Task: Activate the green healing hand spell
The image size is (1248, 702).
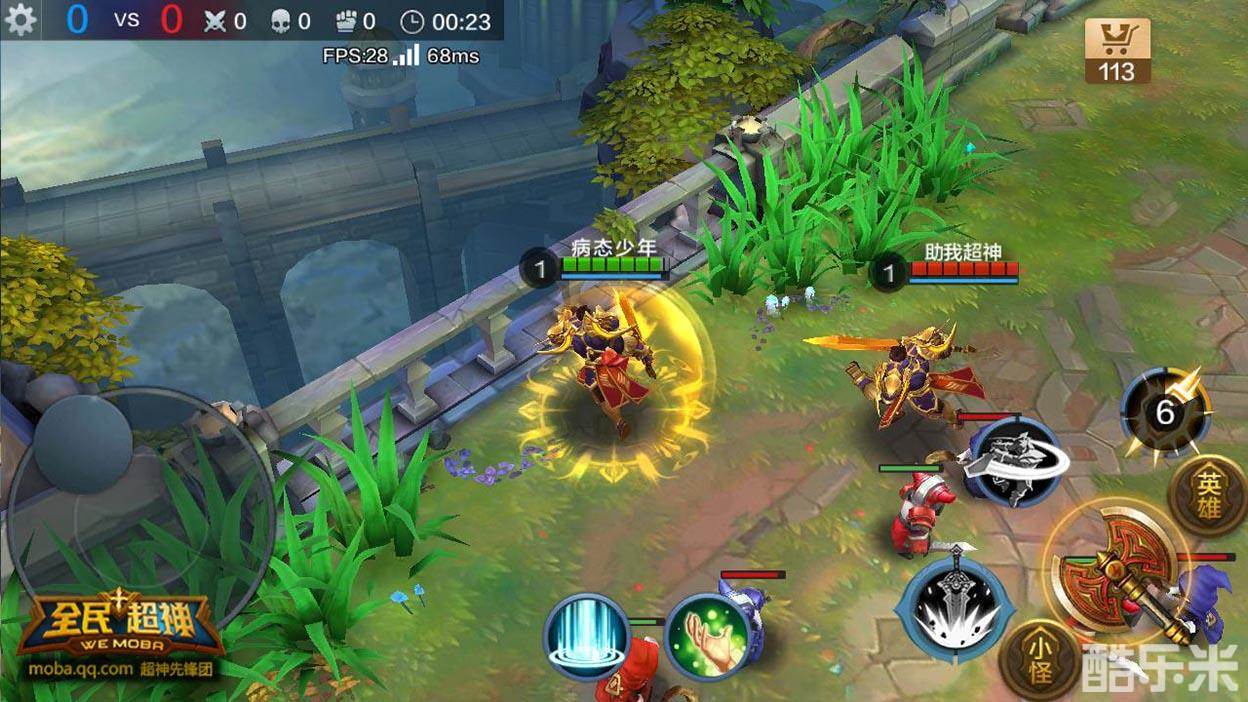Action: pos(706,637)
